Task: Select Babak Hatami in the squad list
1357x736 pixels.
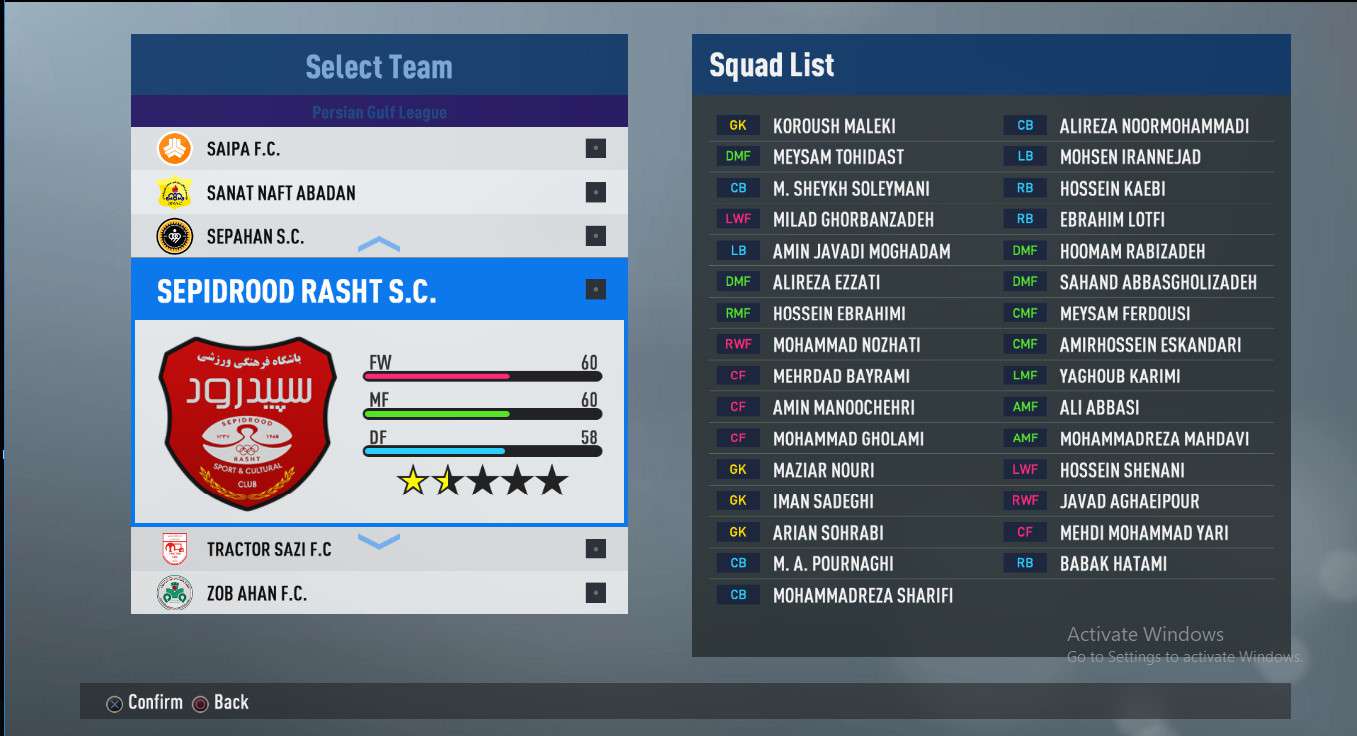Action: pyautogui.click(x=1112, y=564)
